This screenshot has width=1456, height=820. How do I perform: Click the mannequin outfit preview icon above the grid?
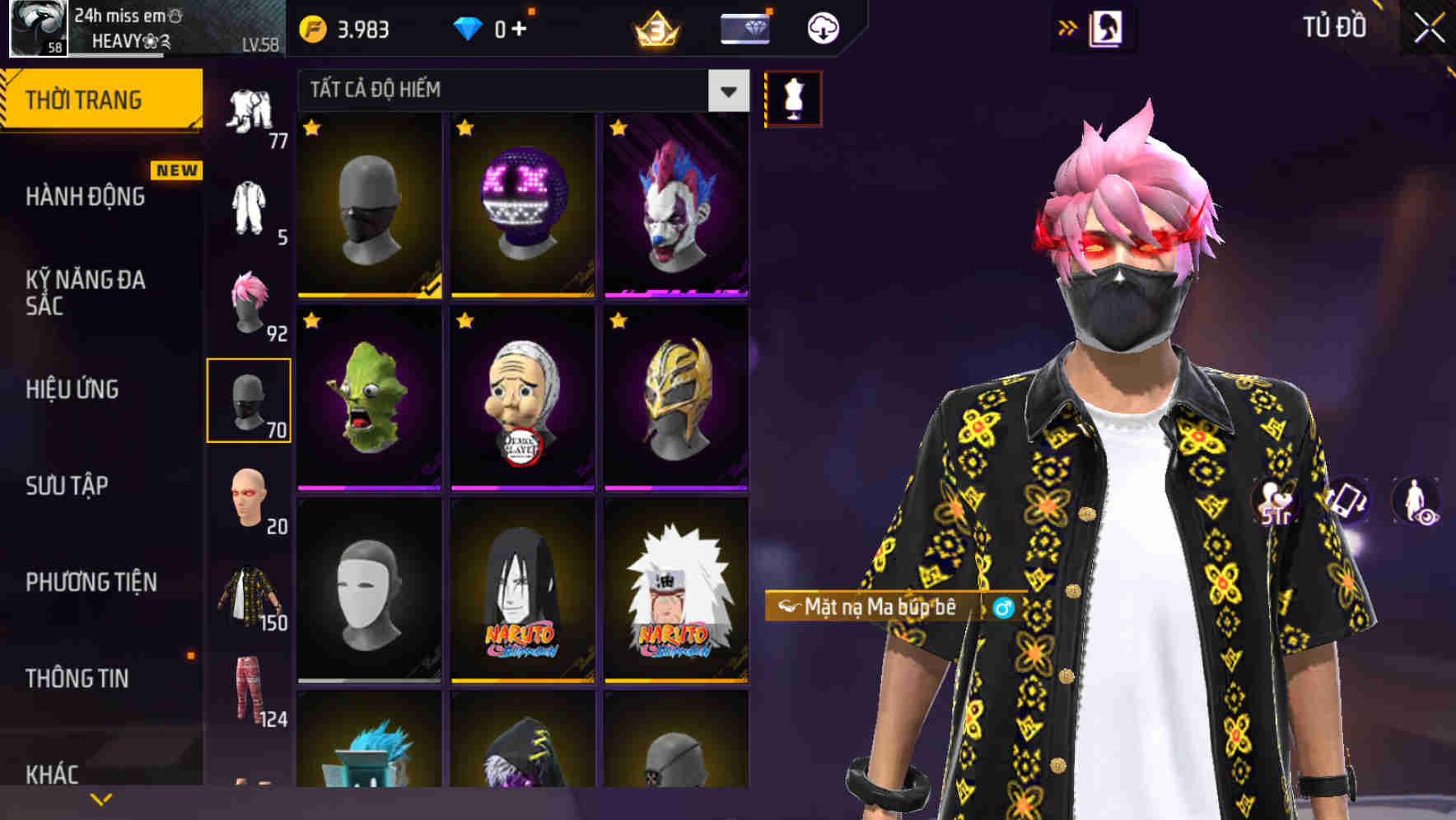[793, 96]
